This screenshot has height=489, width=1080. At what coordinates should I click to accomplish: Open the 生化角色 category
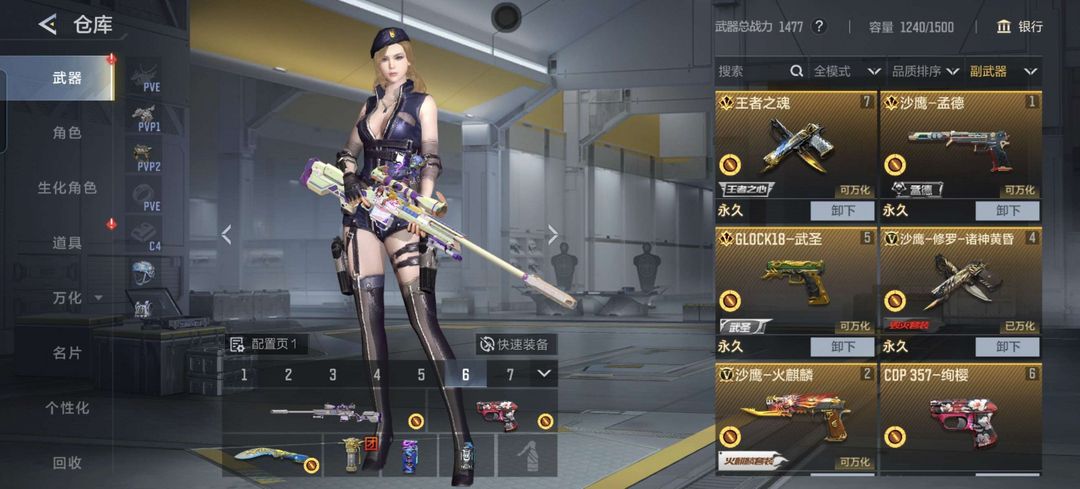click(67, 187)
